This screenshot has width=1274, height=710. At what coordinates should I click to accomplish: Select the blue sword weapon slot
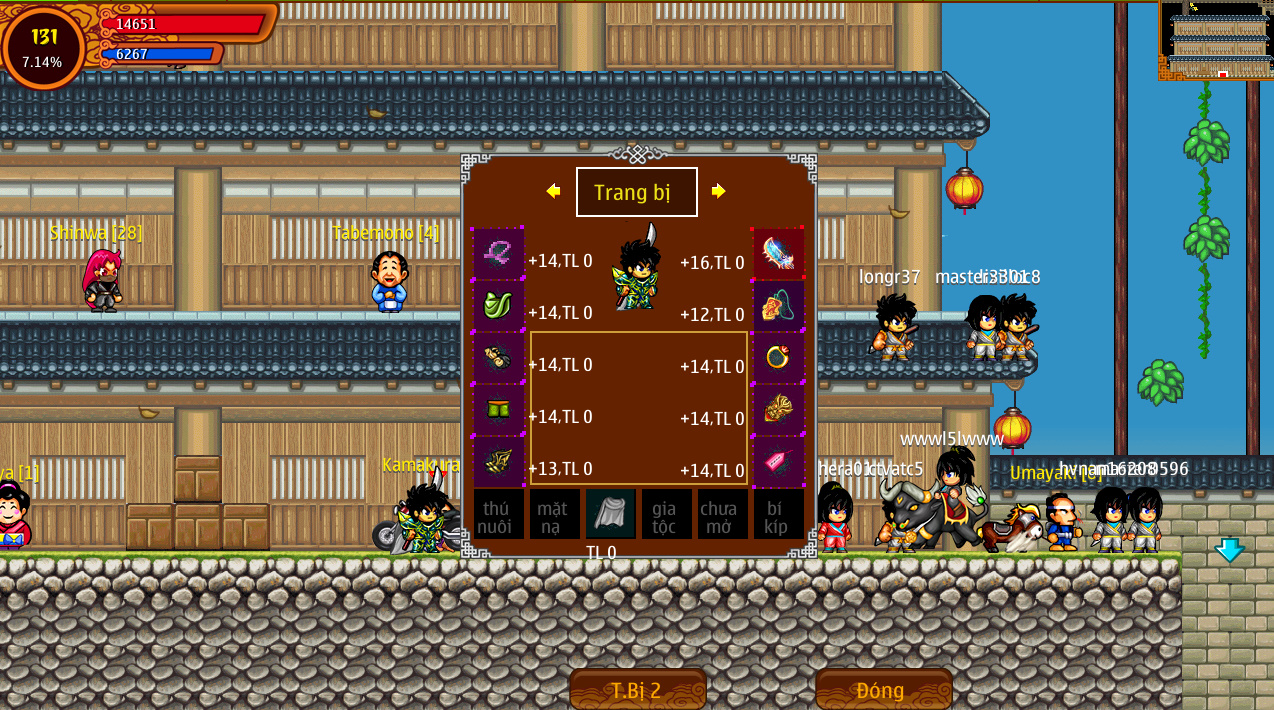[778, 253]
